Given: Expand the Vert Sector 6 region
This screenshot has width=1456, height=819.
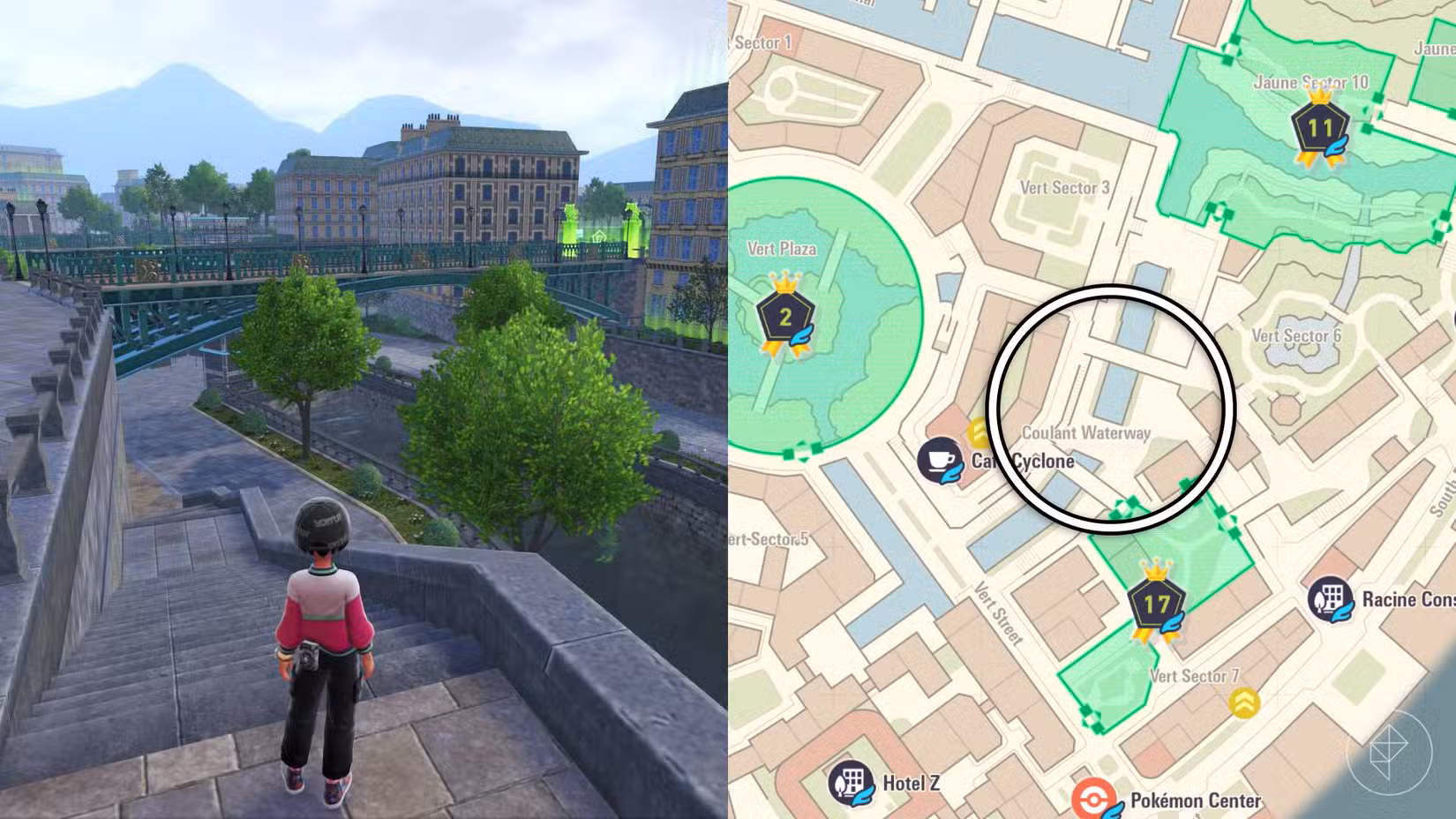Looking at the screenshot, I should (x=1296, y=334).
